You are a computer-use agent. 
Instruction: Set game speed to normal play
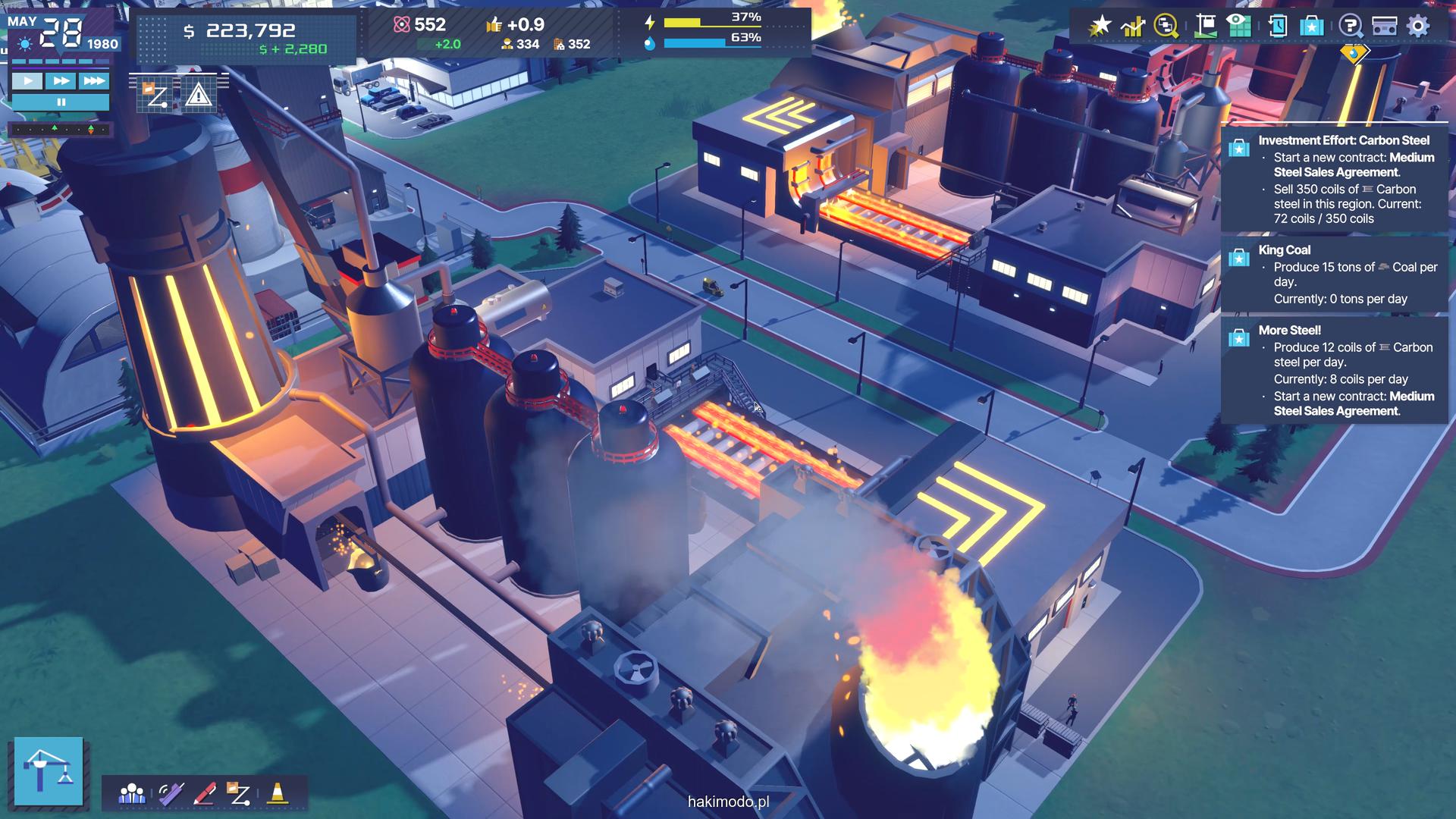pyautogui.click(x=27, y=80)
